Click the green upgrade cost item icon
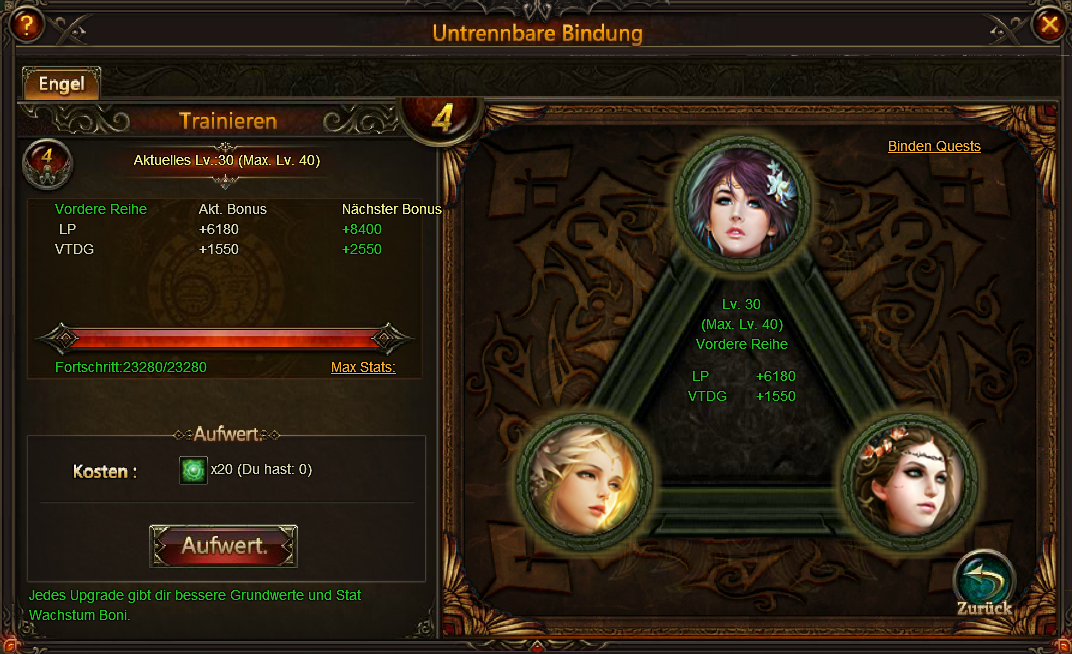The image size is (1072, 654). click(193, 469)
